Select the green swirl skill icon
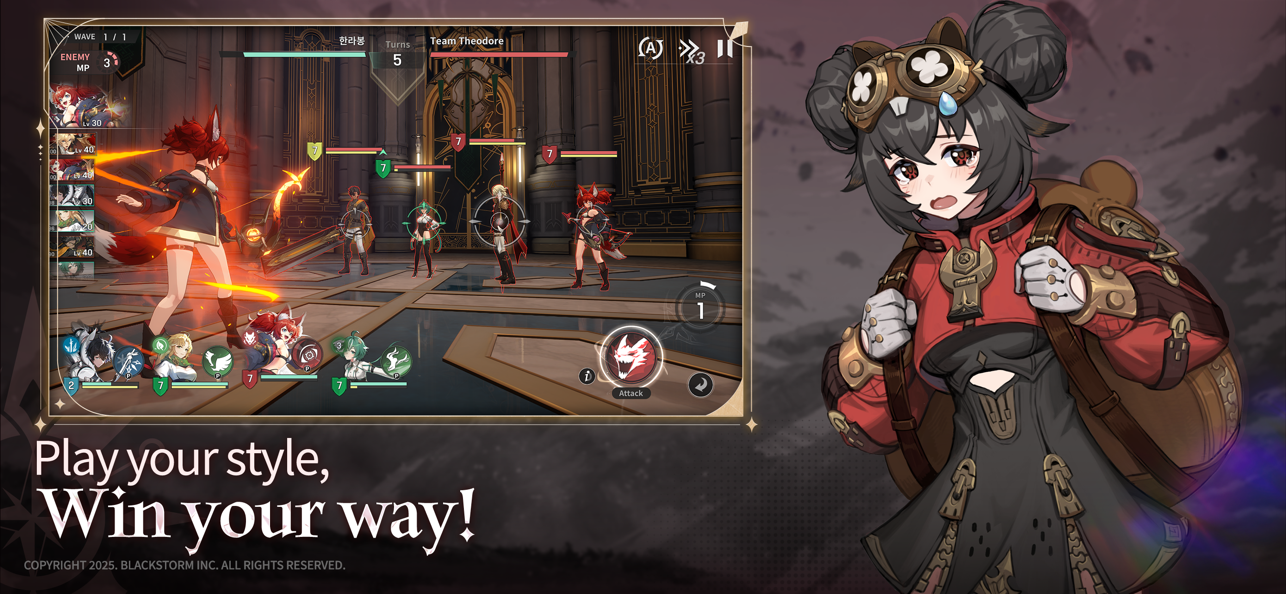Screen dimensions: 1286x594 coord(397,361)
